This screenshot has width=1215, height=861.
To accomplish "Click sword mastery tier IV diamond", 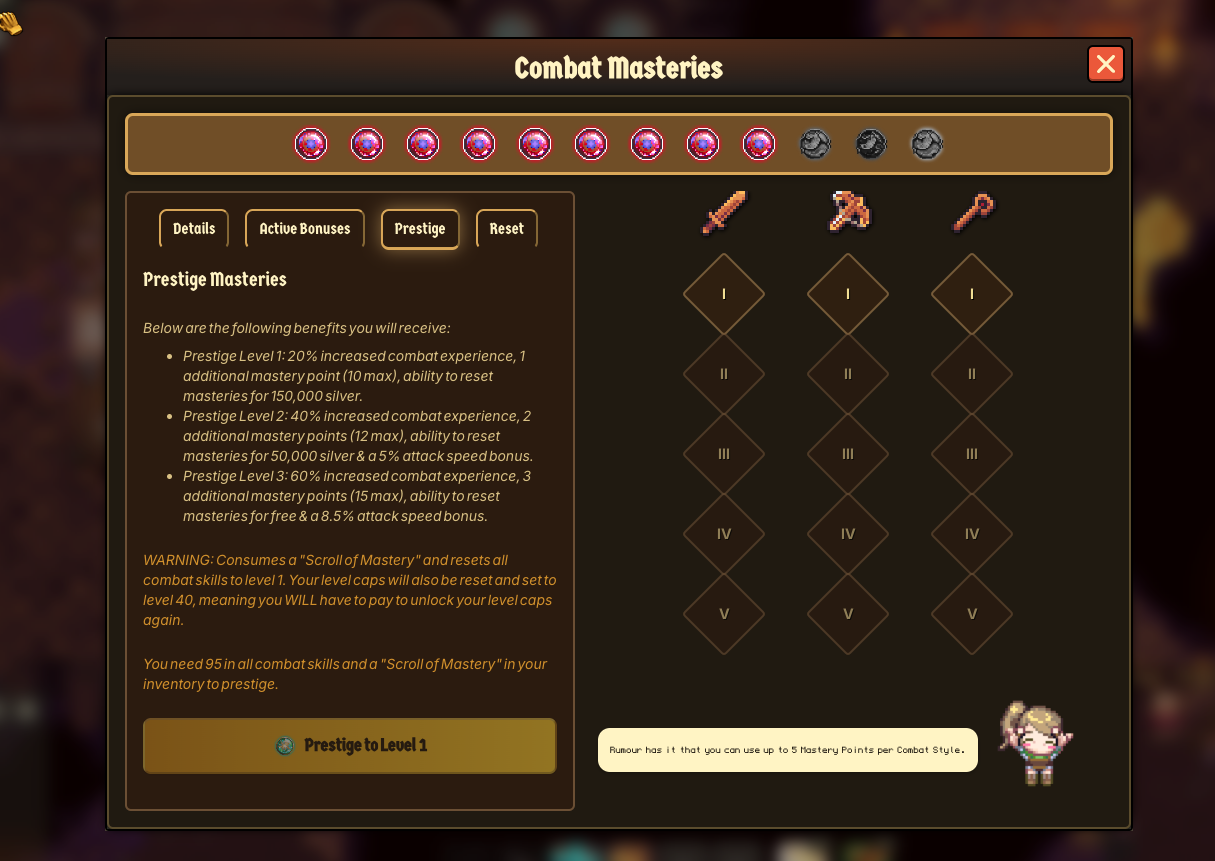I will [x=724, y=534].
